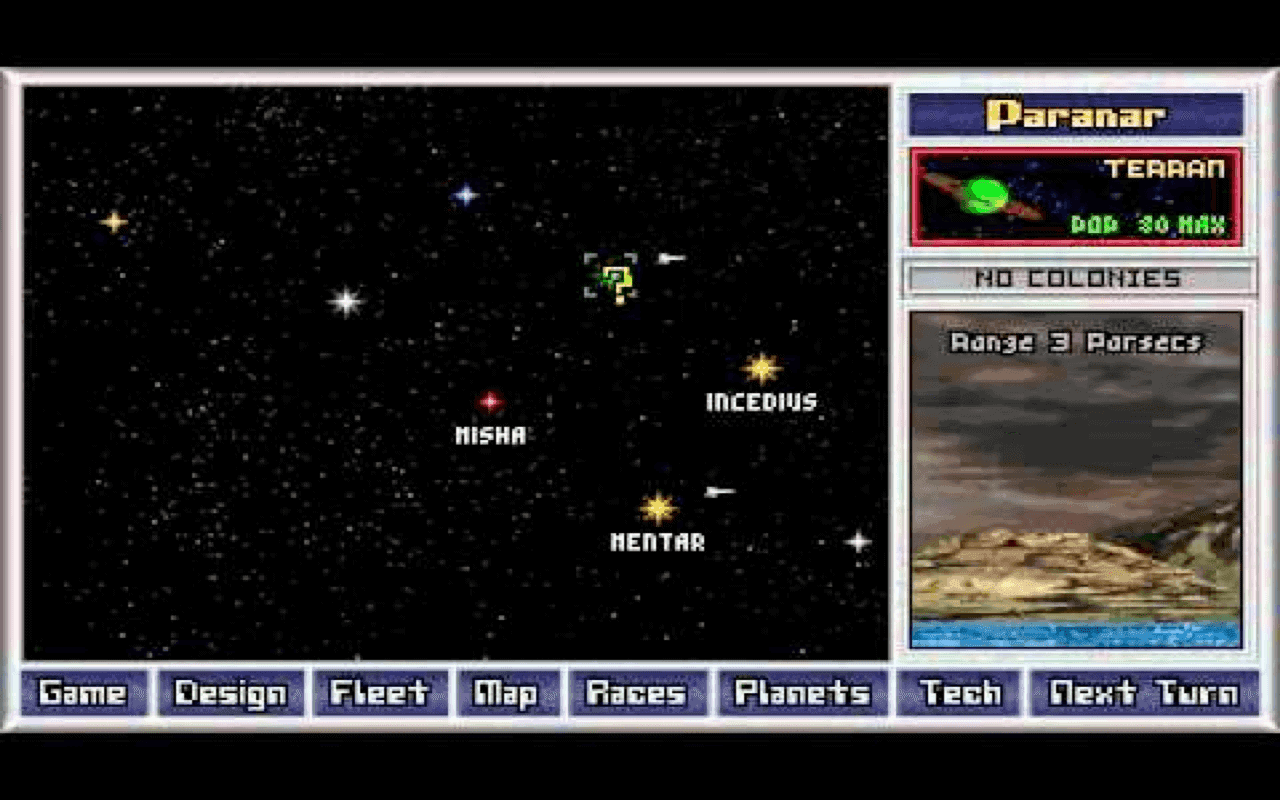1280x800 pixels.
Task: Click the red star labeled Nisha
Action: [x=488, y=403]
